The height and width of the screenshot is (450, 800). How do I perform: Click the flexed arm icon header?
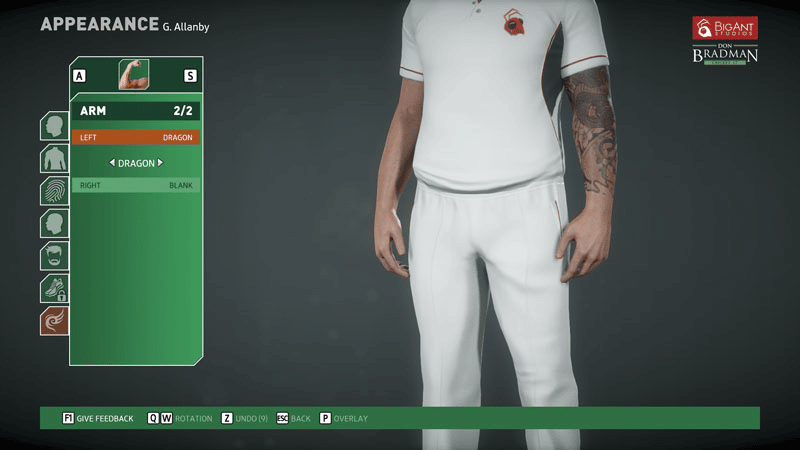point(135,75)
